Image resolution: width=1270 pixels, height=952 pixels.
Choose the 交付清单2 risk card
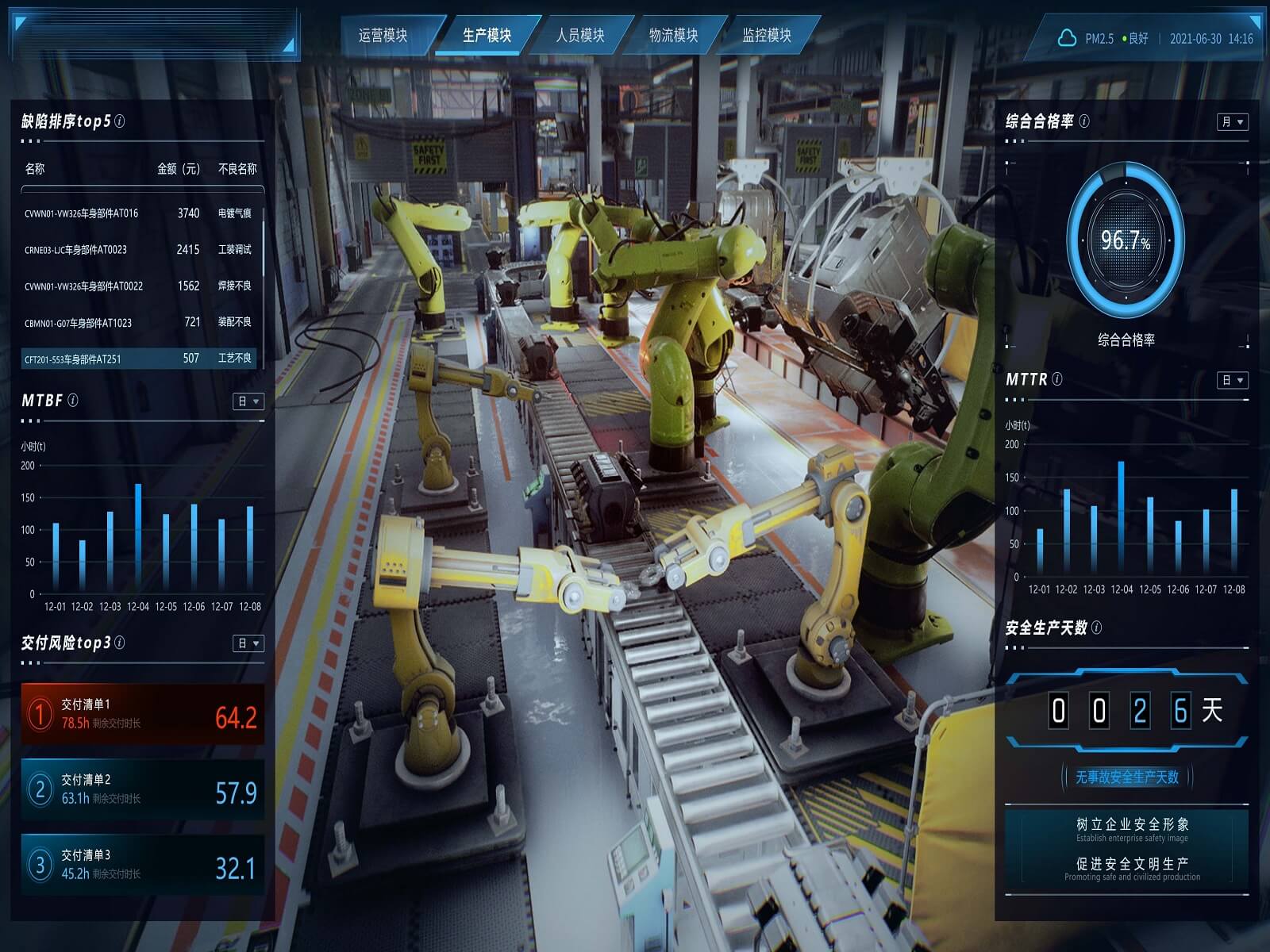(x=143, y=789)
